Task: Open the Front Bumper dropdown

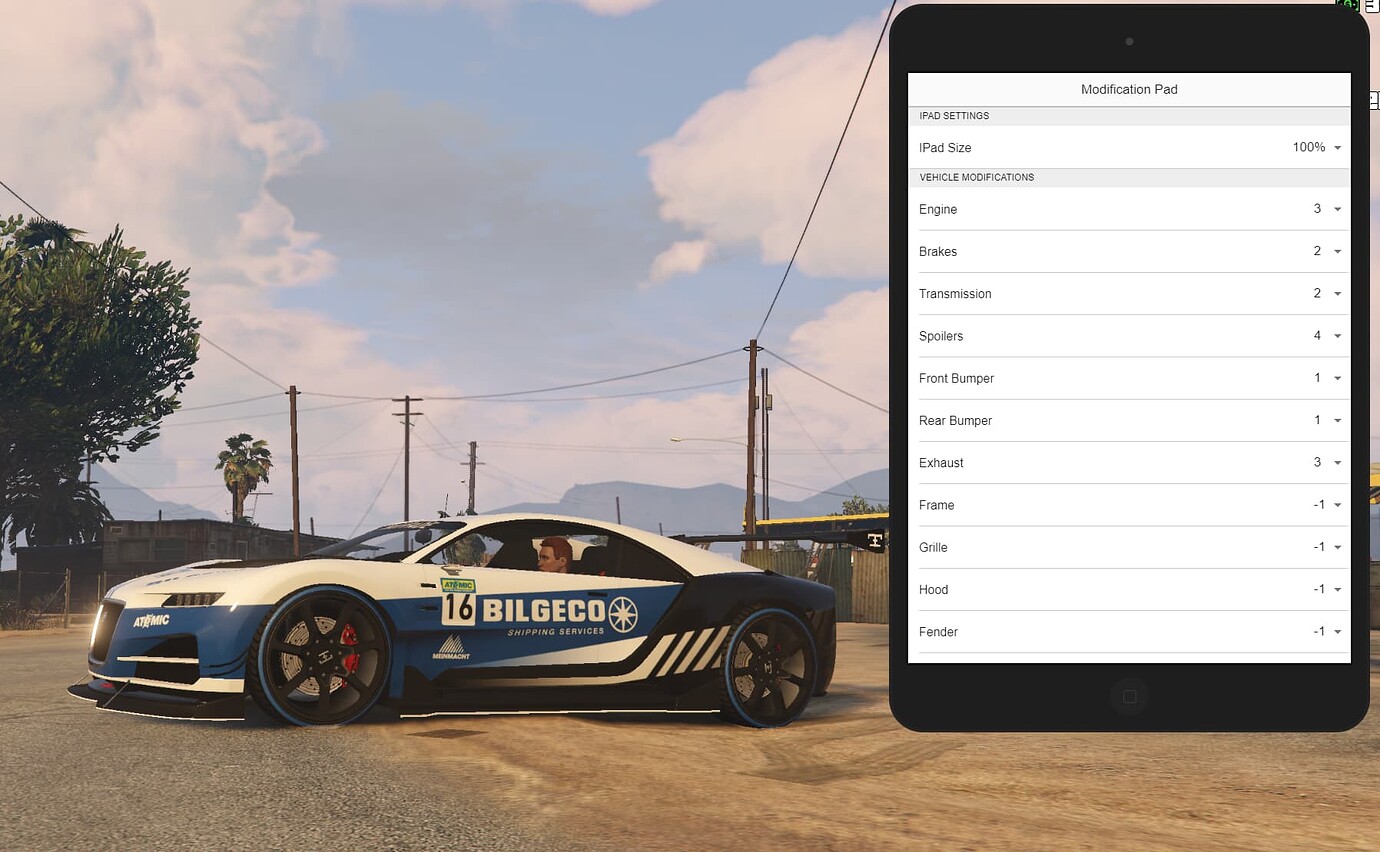Action: coord(1336,378)
